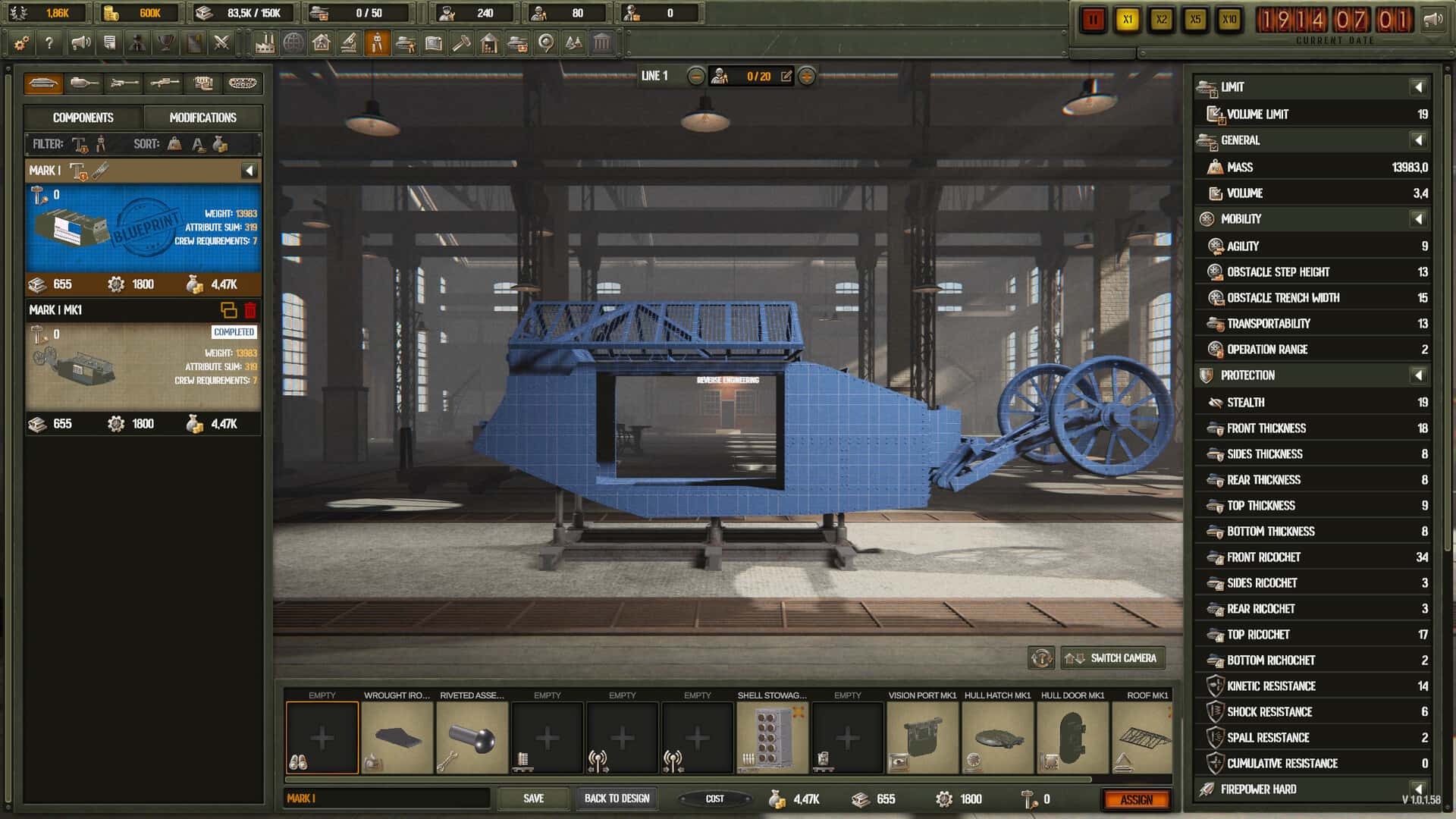
Task: Open the world map globe view
Action: tap(294, 43)
